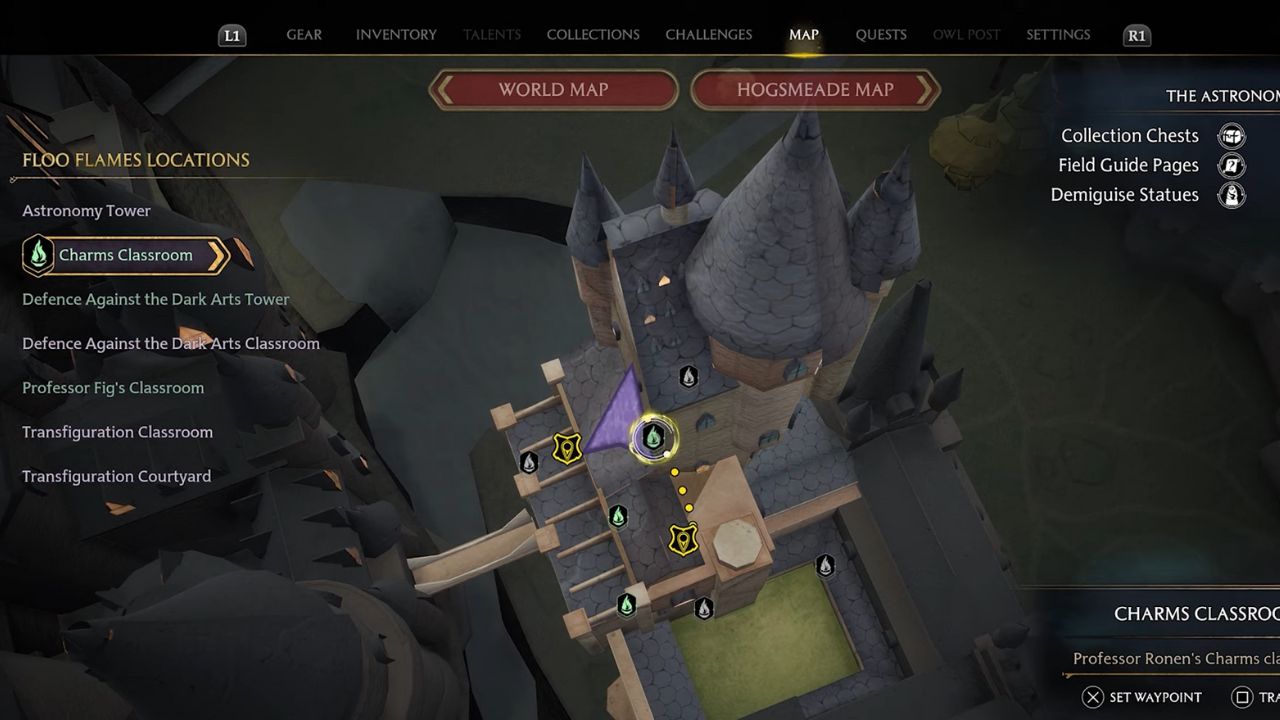Click the Collection Chests legend icon
The height and width of the screenshot is (720, 1280).
coord(1231,136)
